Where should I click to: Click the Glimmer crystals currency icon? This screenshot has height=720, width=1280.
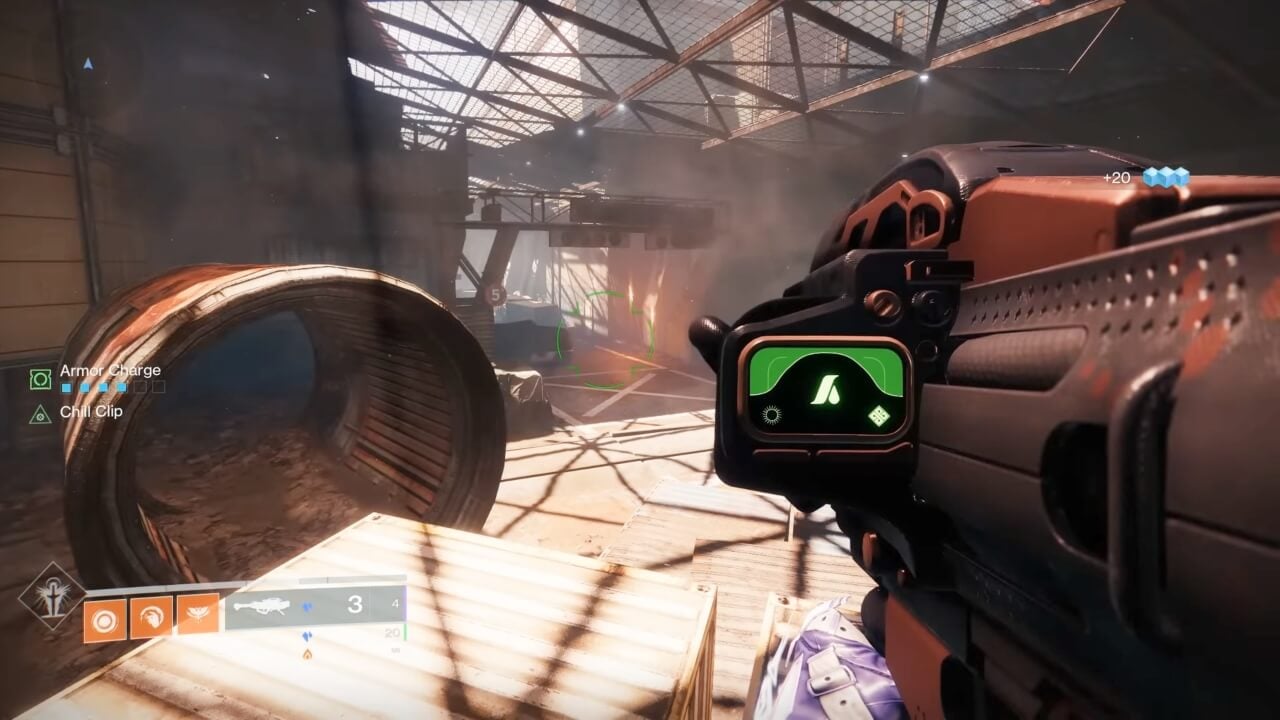pyautogui.click(x=1166, y=177)
